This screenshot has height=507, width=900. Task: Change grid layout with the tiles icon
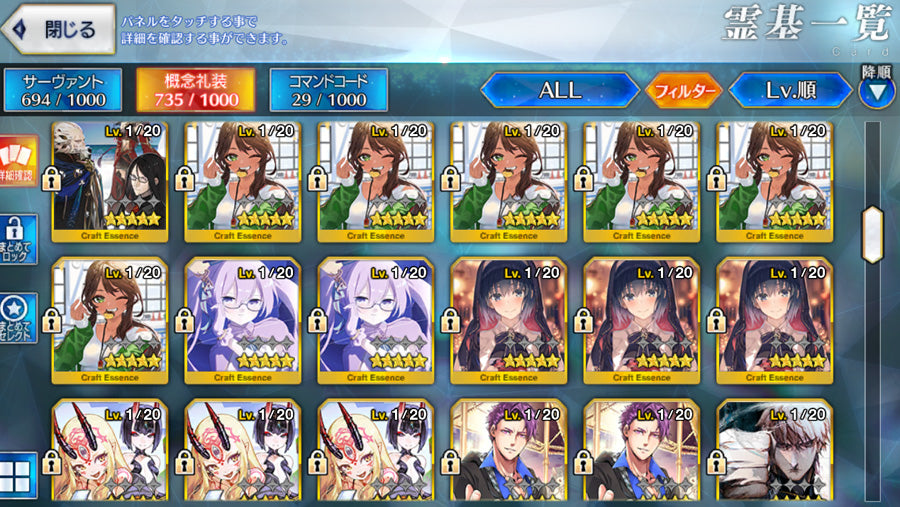(19, 474)
